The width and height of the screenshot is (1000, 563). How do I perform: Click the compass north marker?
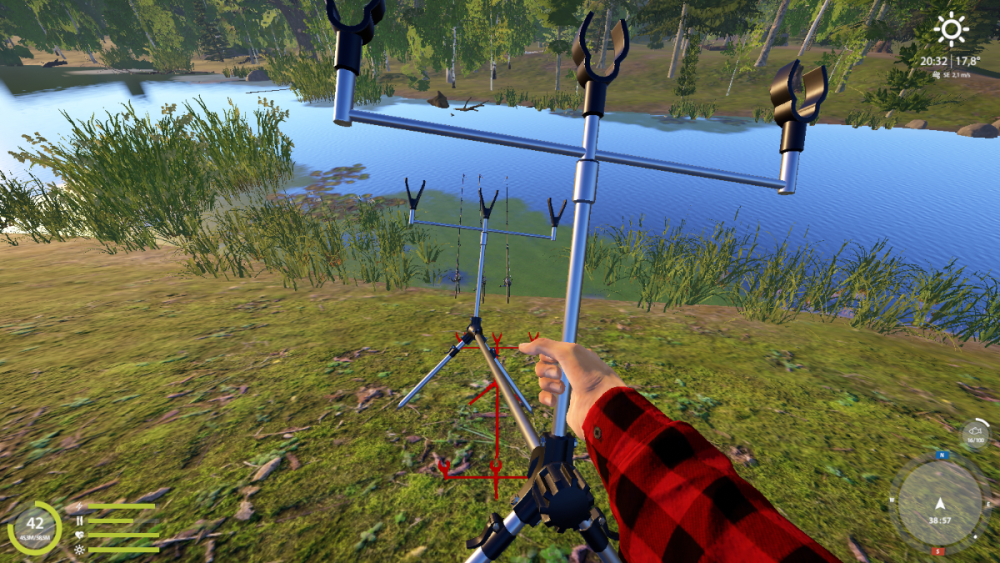click(940, 455)
